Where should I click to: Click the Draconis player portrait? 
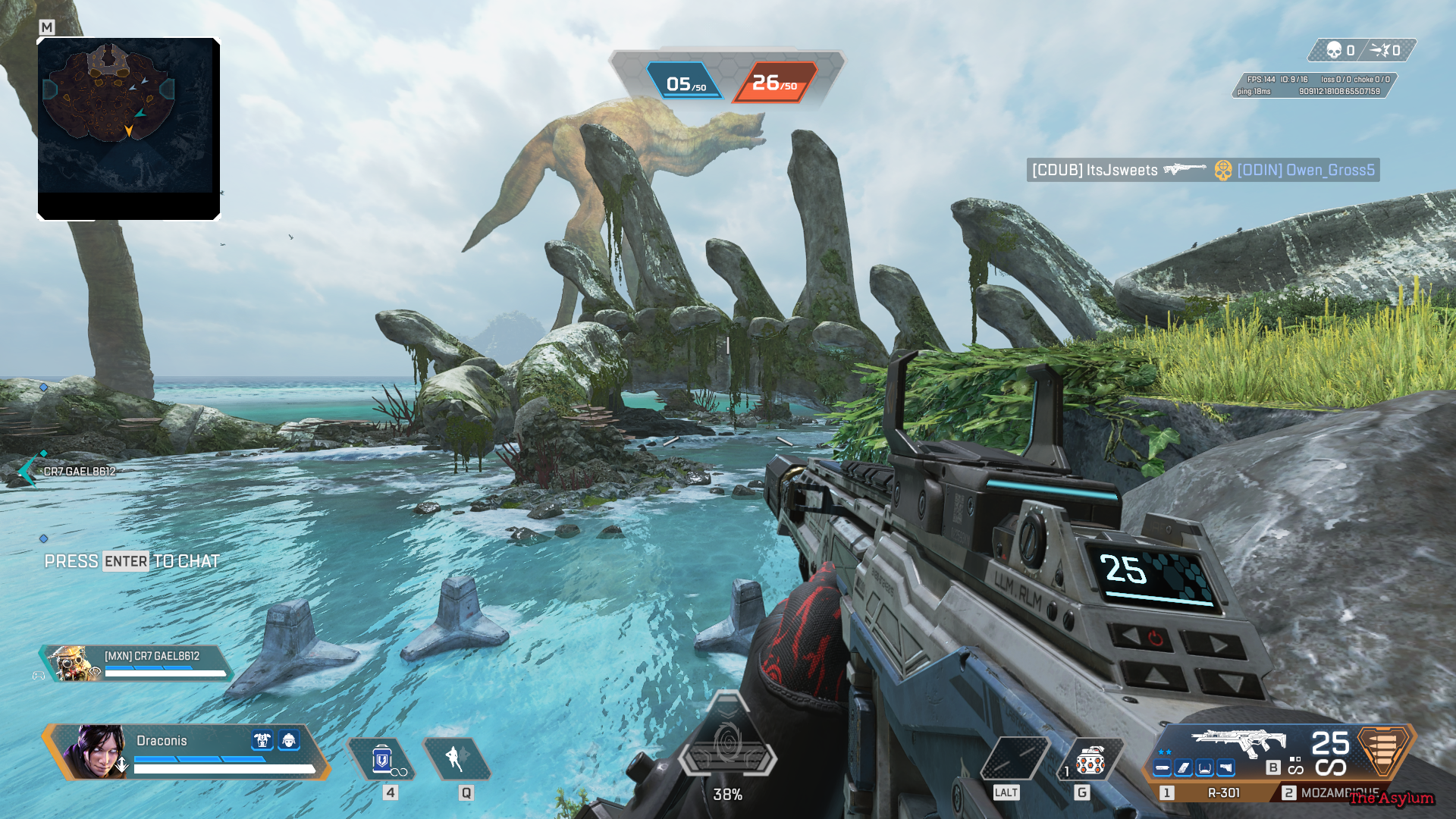pyautogui.click(x=96, y=752)
